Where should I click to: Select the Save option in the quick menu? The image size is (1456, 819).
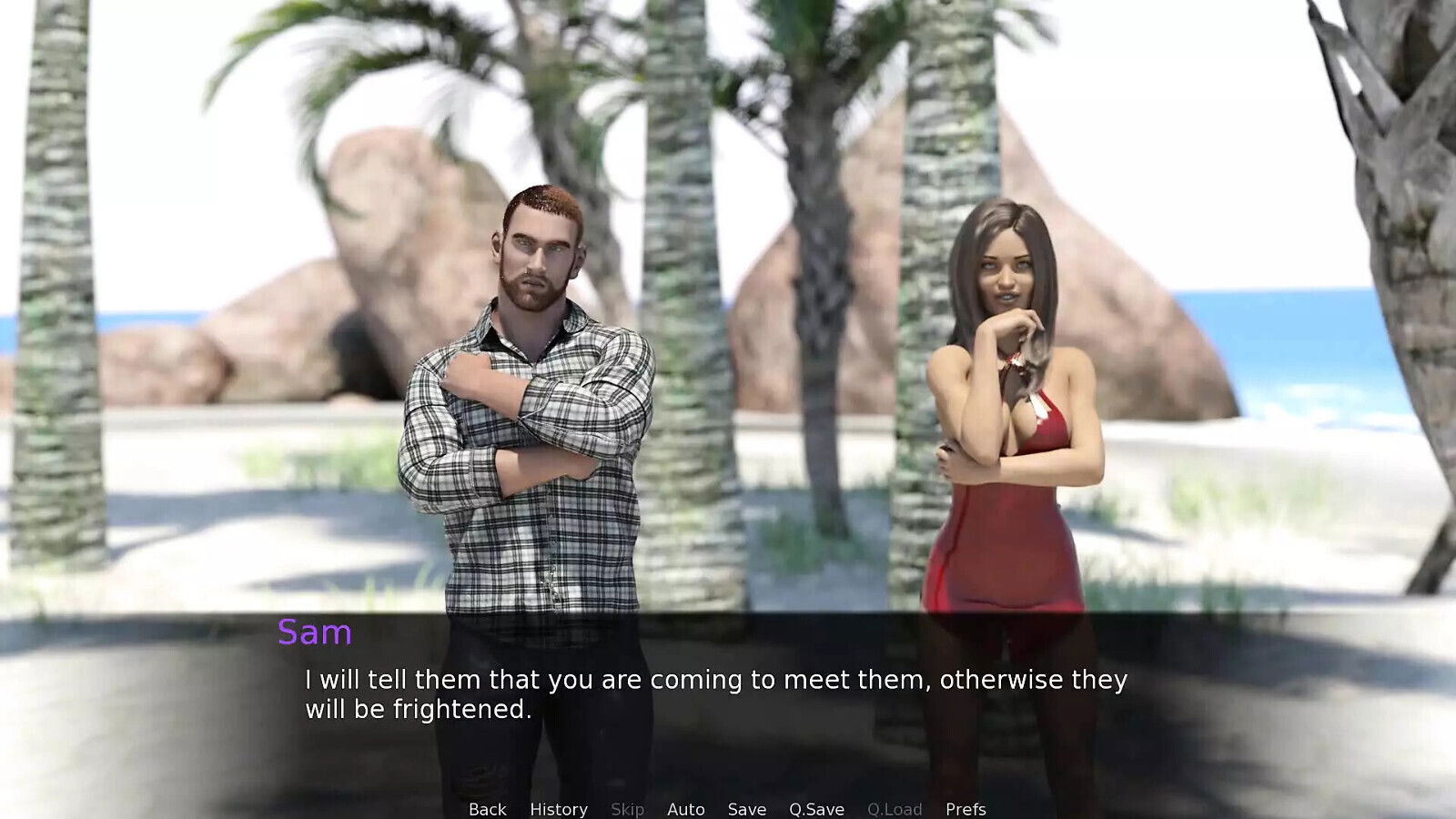point(745,808)
